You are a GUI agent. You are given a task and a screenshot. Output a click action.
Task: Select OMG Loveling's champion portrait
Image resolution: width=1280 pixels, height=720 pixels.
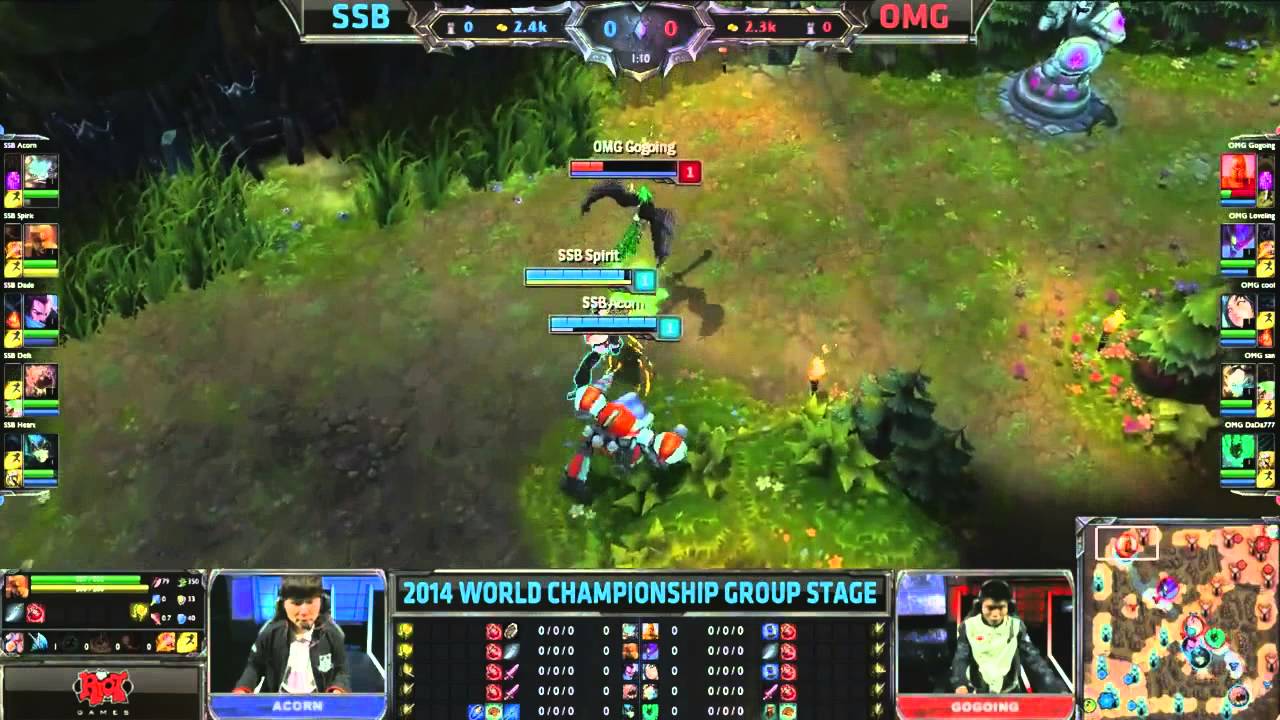[x=1238, y=241]
